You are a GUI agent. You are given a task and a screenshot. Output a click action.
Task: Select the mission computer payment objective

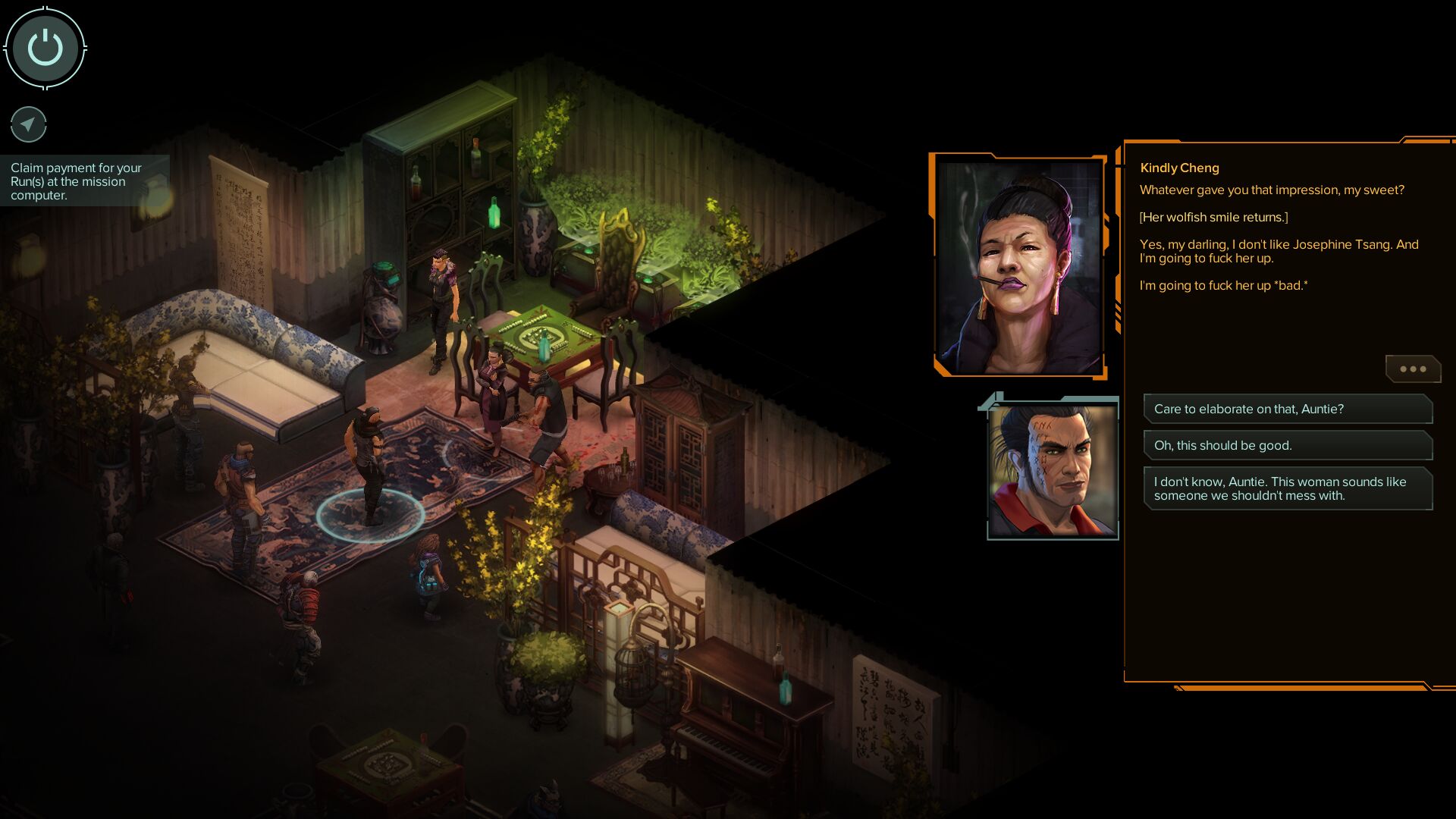[x=77, y=181]
